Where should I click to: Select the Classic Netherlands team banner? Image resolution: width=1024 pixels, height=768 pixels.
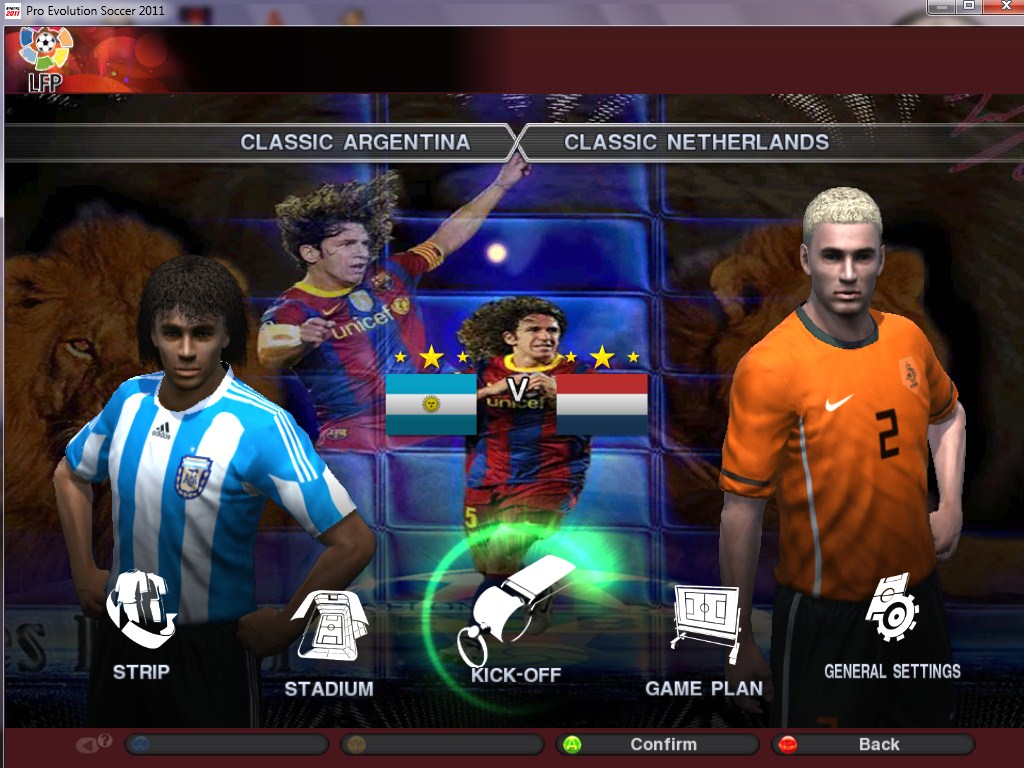(697, 142)
